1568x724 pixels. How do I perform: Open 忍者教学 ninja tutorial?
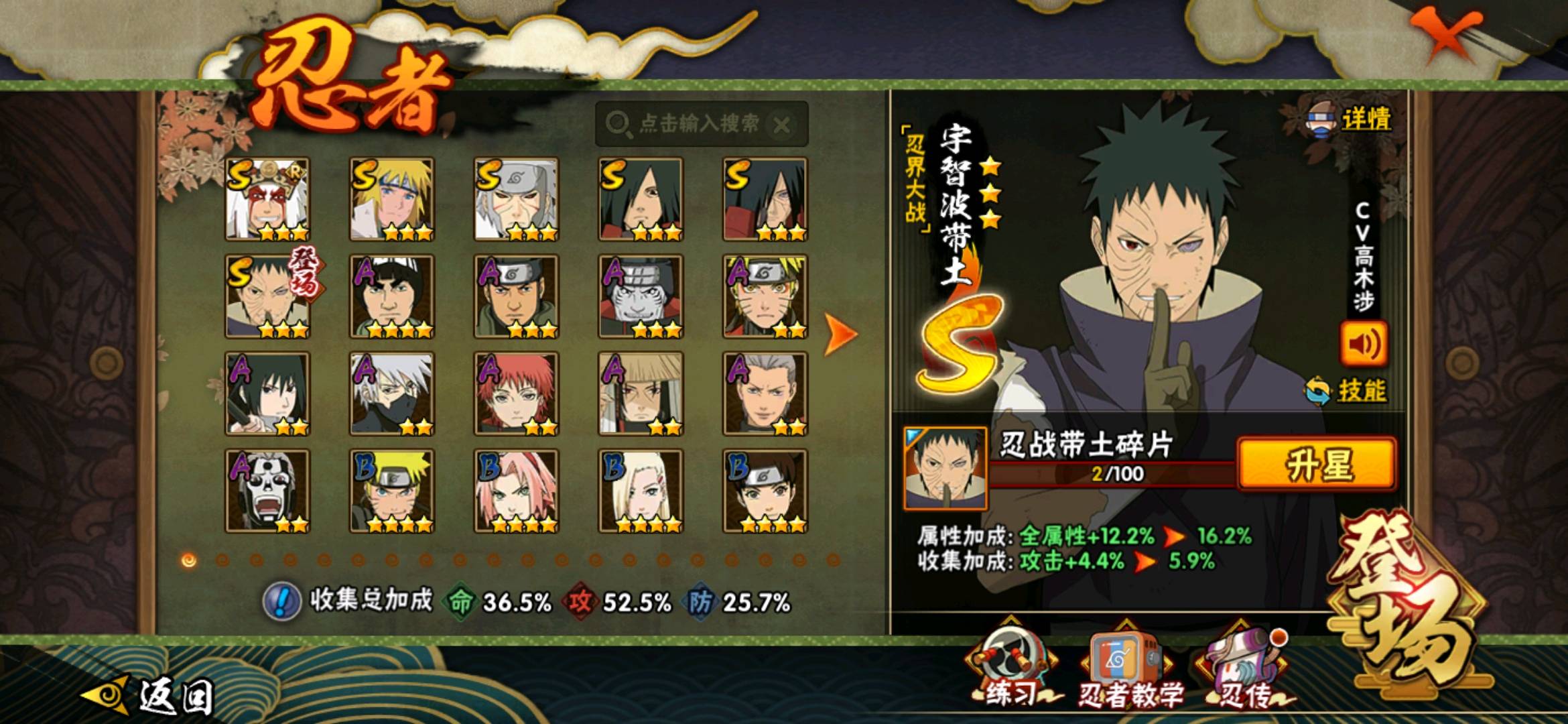1128,672
